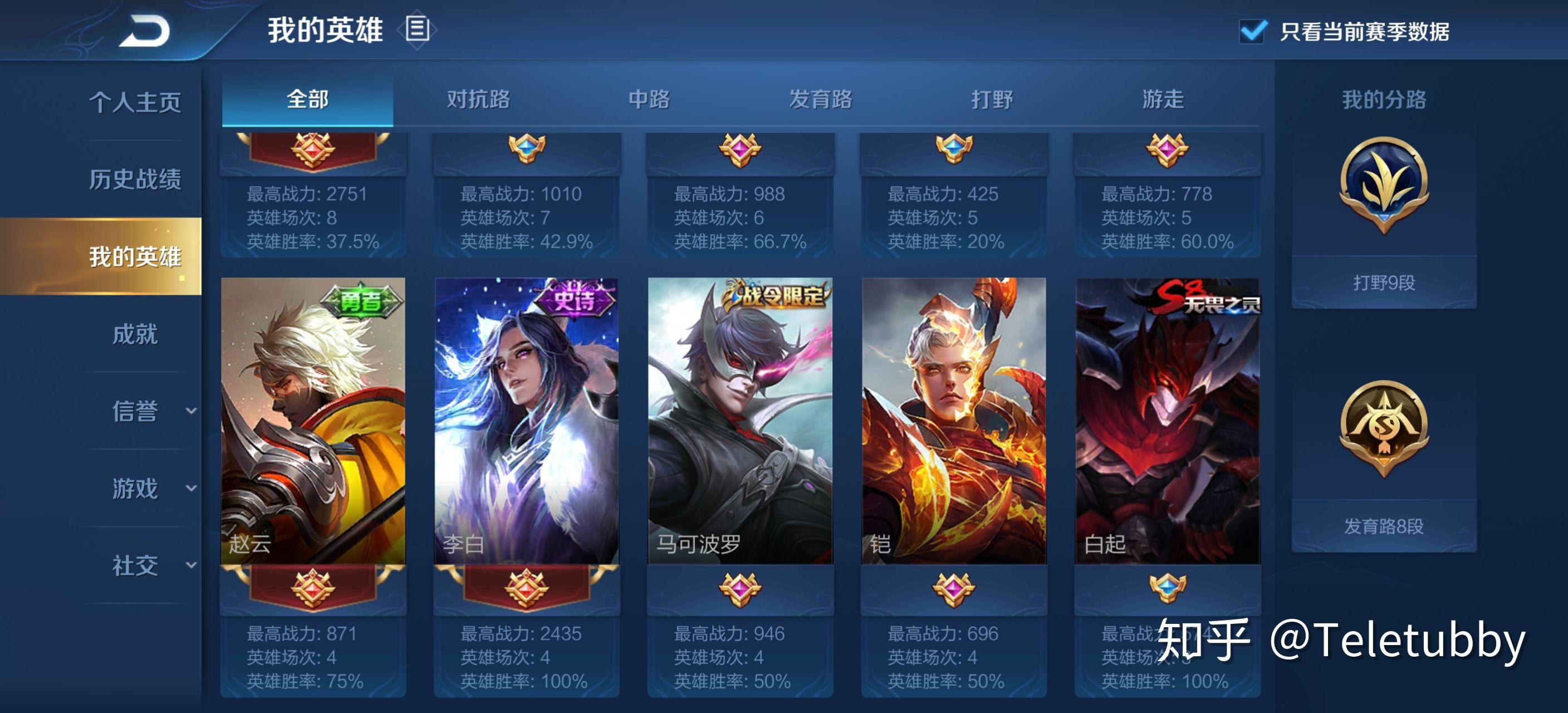
Task: Switch to the 对抗路 tab
Action: pos(478,99)
